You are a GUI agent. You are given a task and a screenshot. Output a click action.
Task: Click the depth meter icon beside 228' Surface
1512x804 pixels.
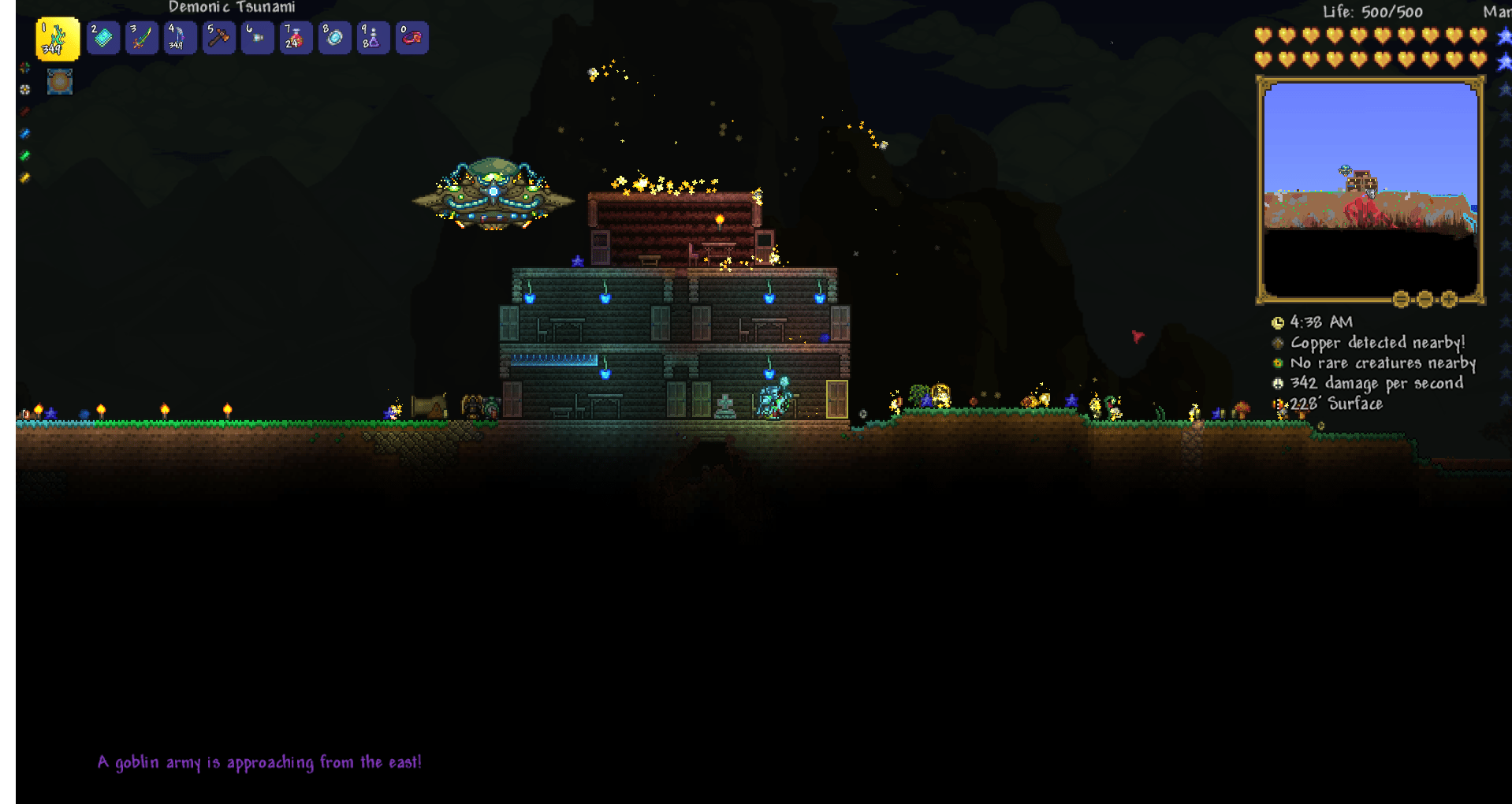pos(1279,404)
